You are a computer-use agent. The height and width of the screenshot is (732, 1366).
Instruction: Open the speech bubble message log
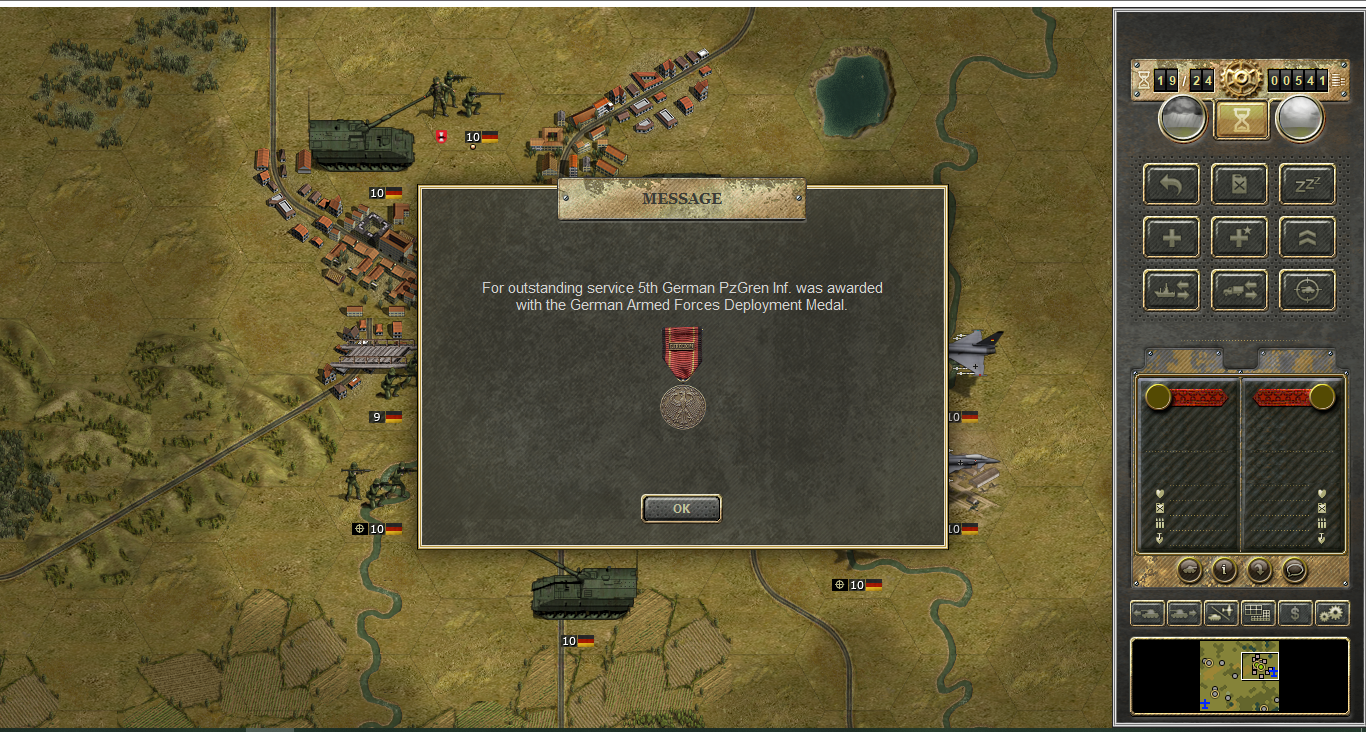click(x=1294, y=570)
